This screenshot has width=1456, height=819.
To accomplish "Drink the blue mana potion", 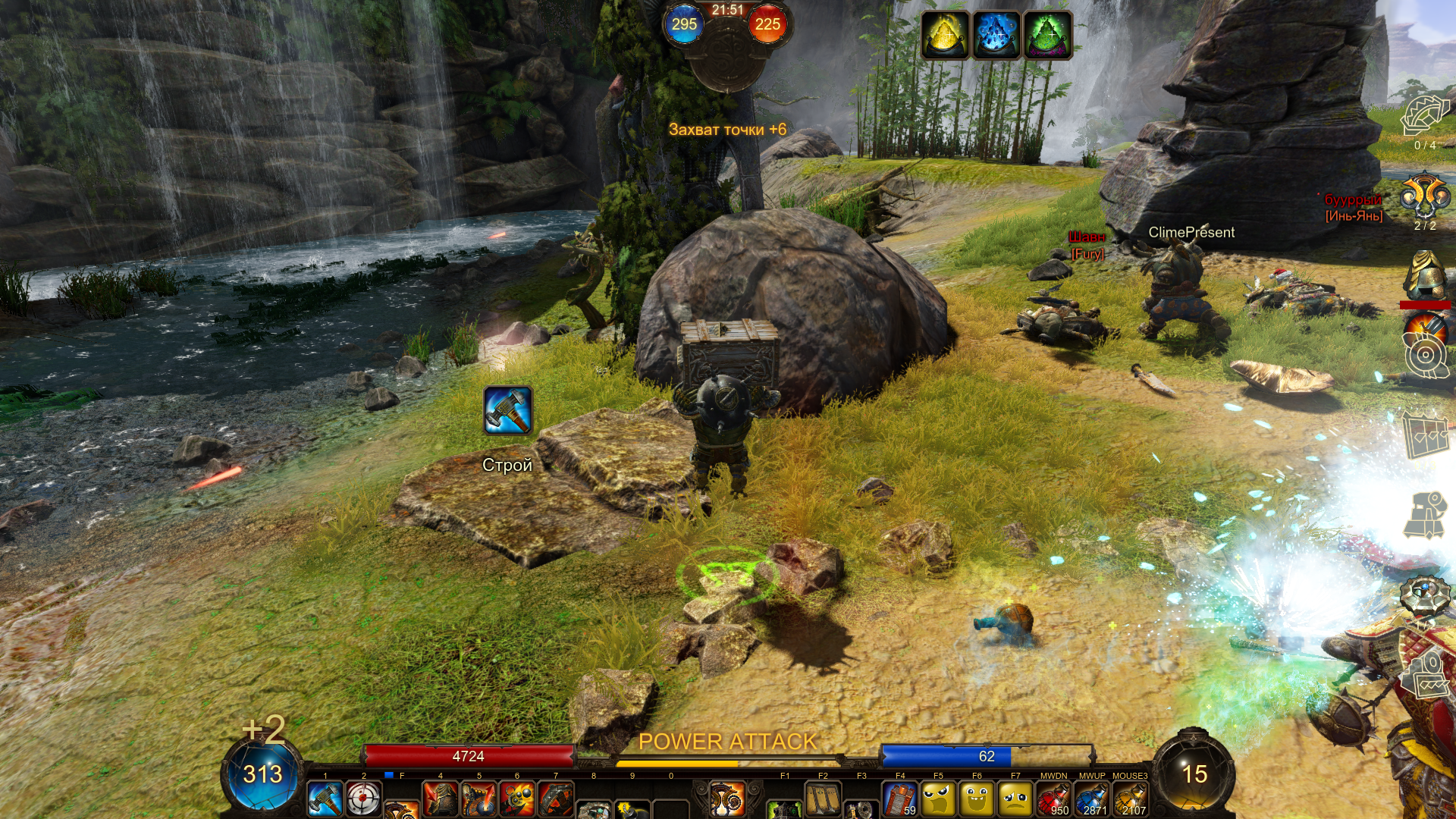I will 1092,799.
